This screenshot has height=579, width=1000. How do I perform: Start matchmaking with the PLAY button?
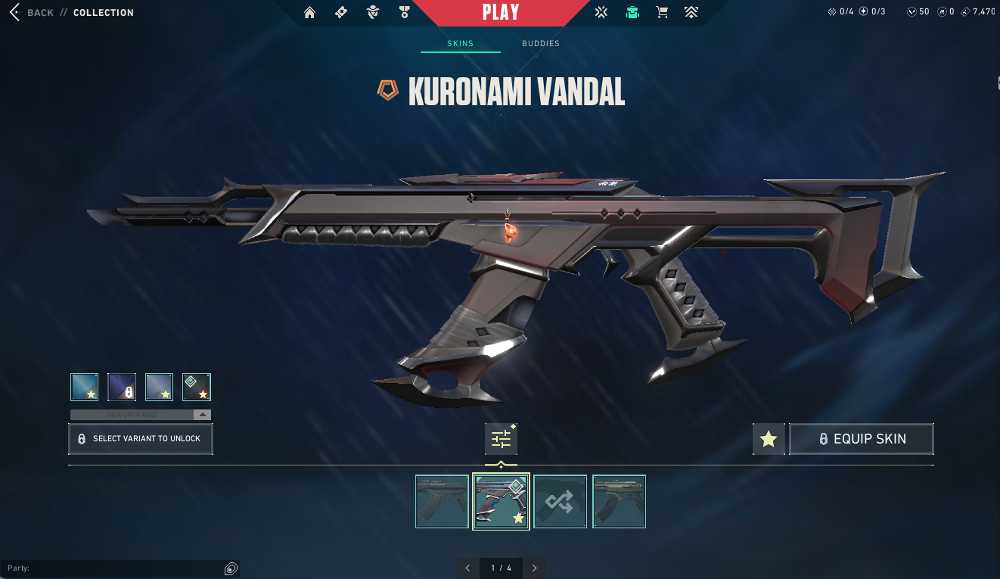[x=500, y=13]
